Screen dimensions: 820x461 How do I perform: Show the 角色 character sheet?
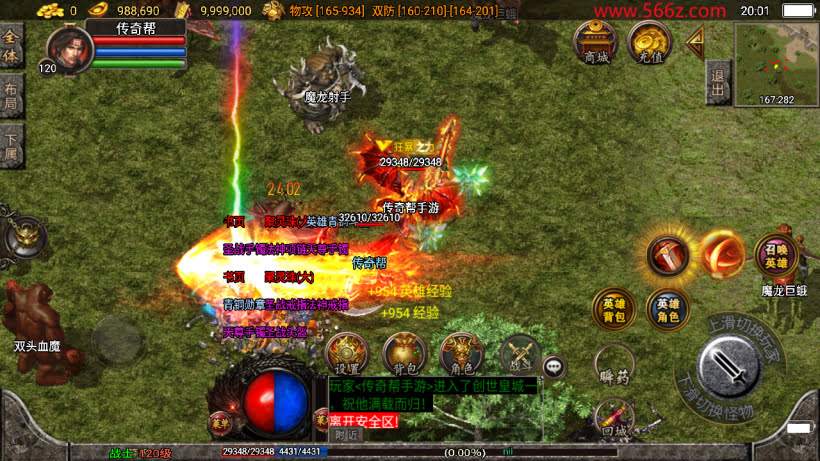point(462,355)
